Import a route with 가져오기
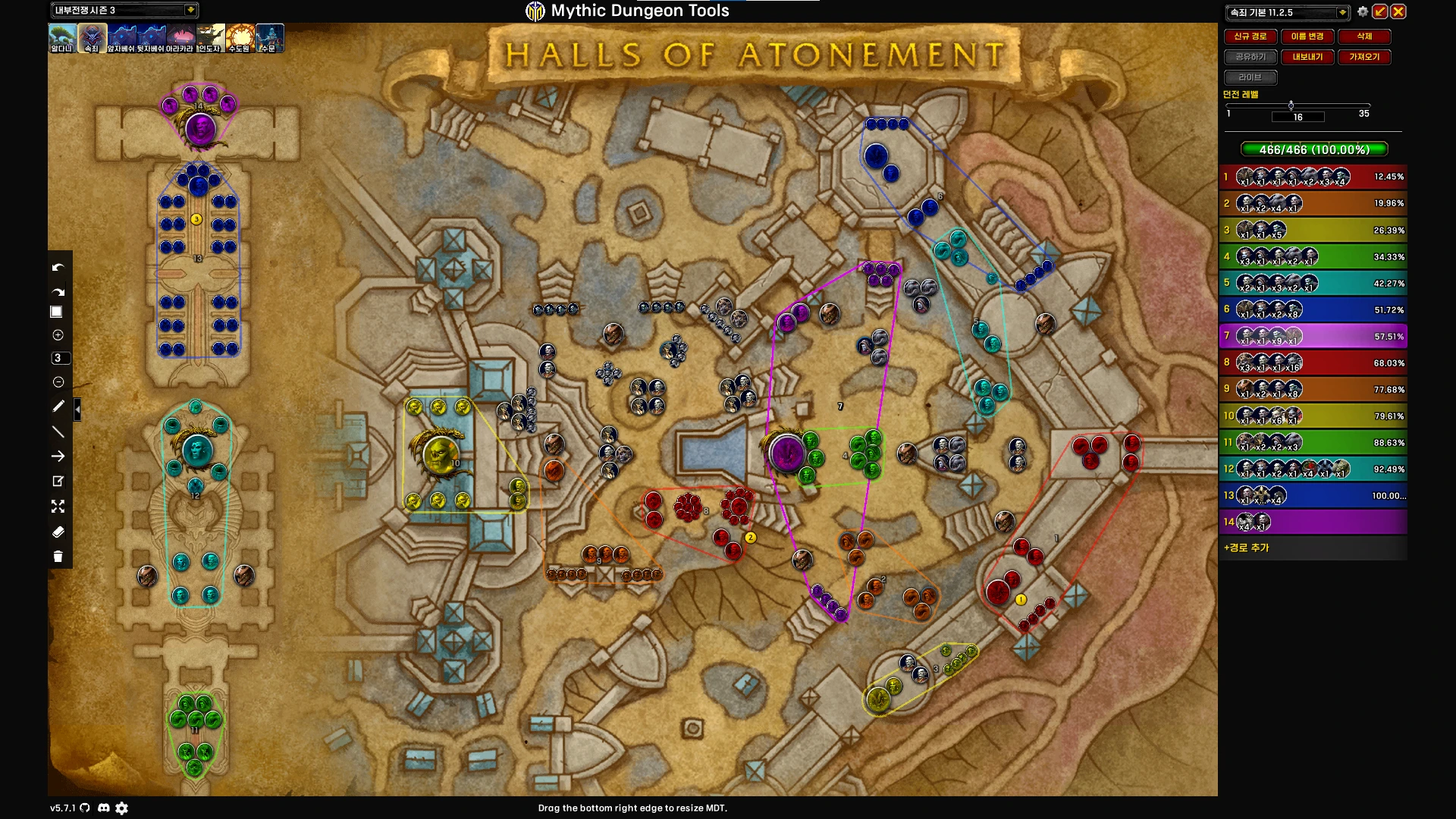The height and width of the screenshot is (819, 1456). (1364, 57)
